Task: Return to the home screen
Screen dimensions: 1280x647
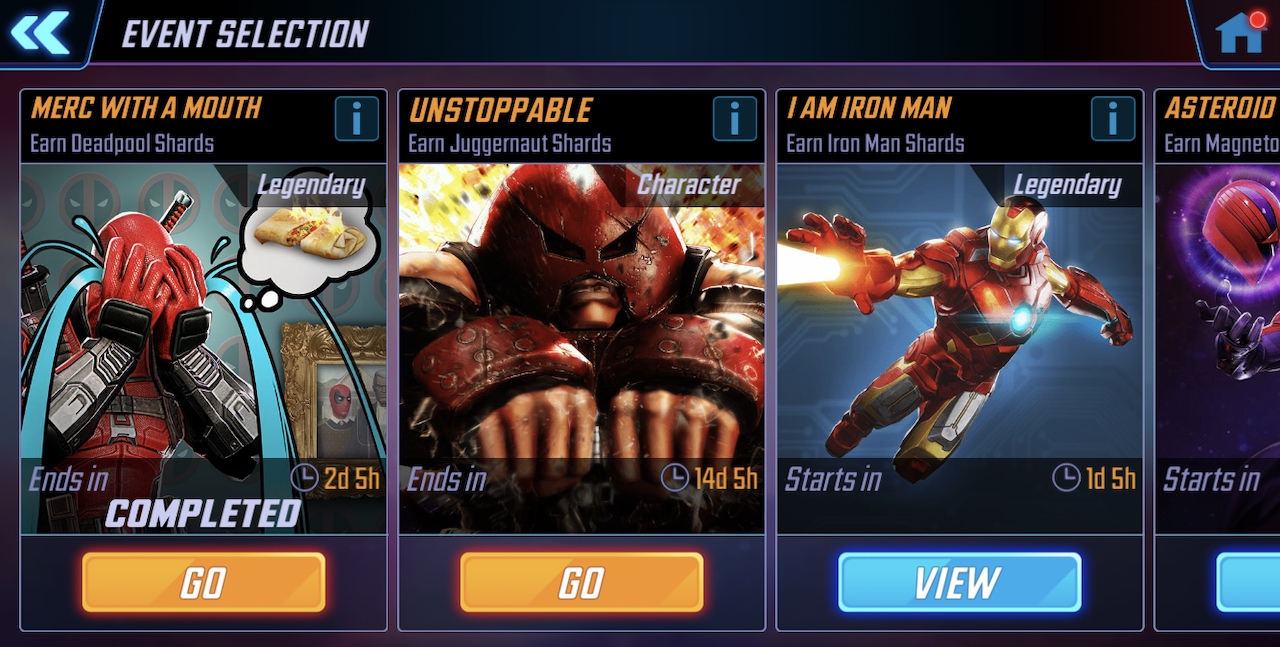Action: [x=1239, y=33]
